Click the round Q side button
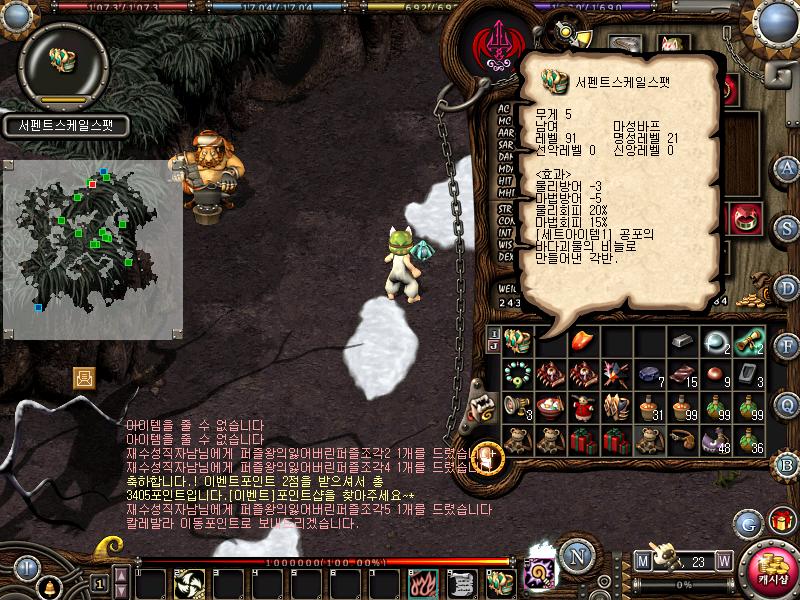This screenshot has height=600, width=800. point(788,405)
